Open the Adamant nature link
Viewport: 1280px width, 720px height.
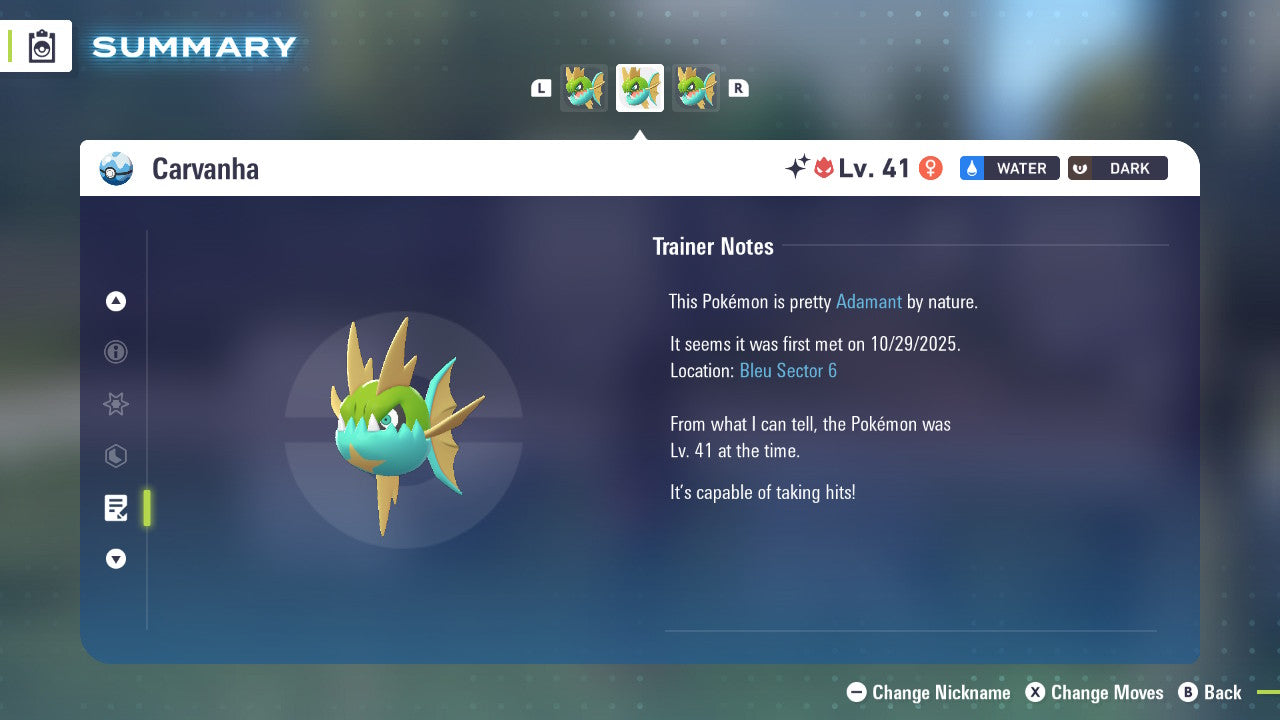pyautogui.click(x=869, y=301)
